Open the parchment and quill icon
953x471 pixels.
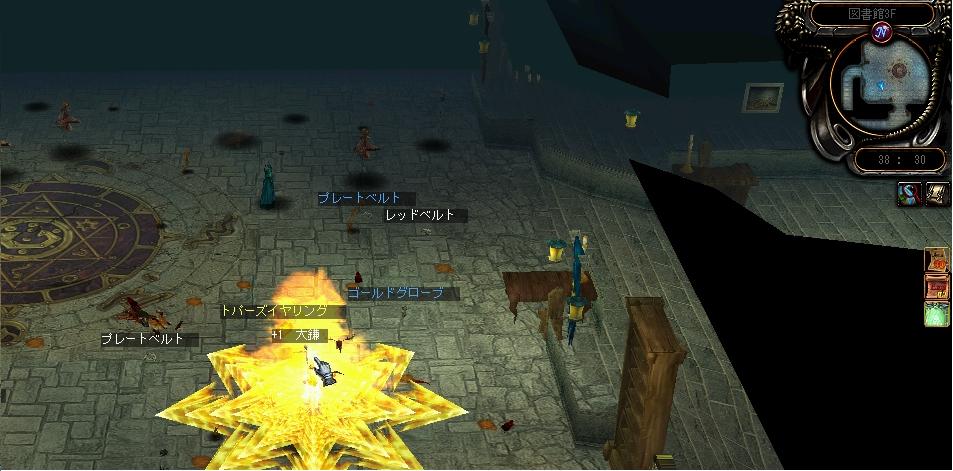click(x=937, y=194)
